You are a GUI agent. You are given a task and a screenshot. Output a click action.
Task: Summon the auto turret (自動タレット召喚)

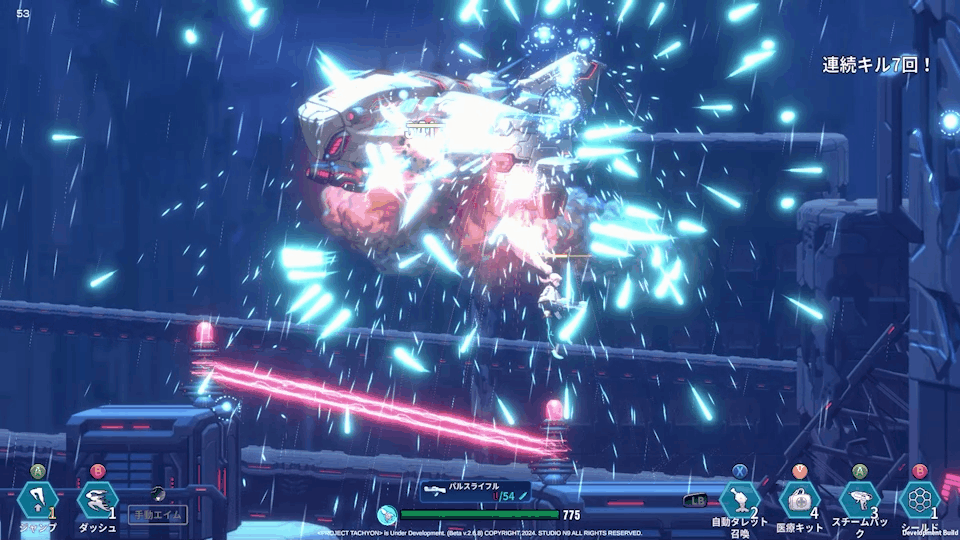pyautogui.click(x=740, y=500)
